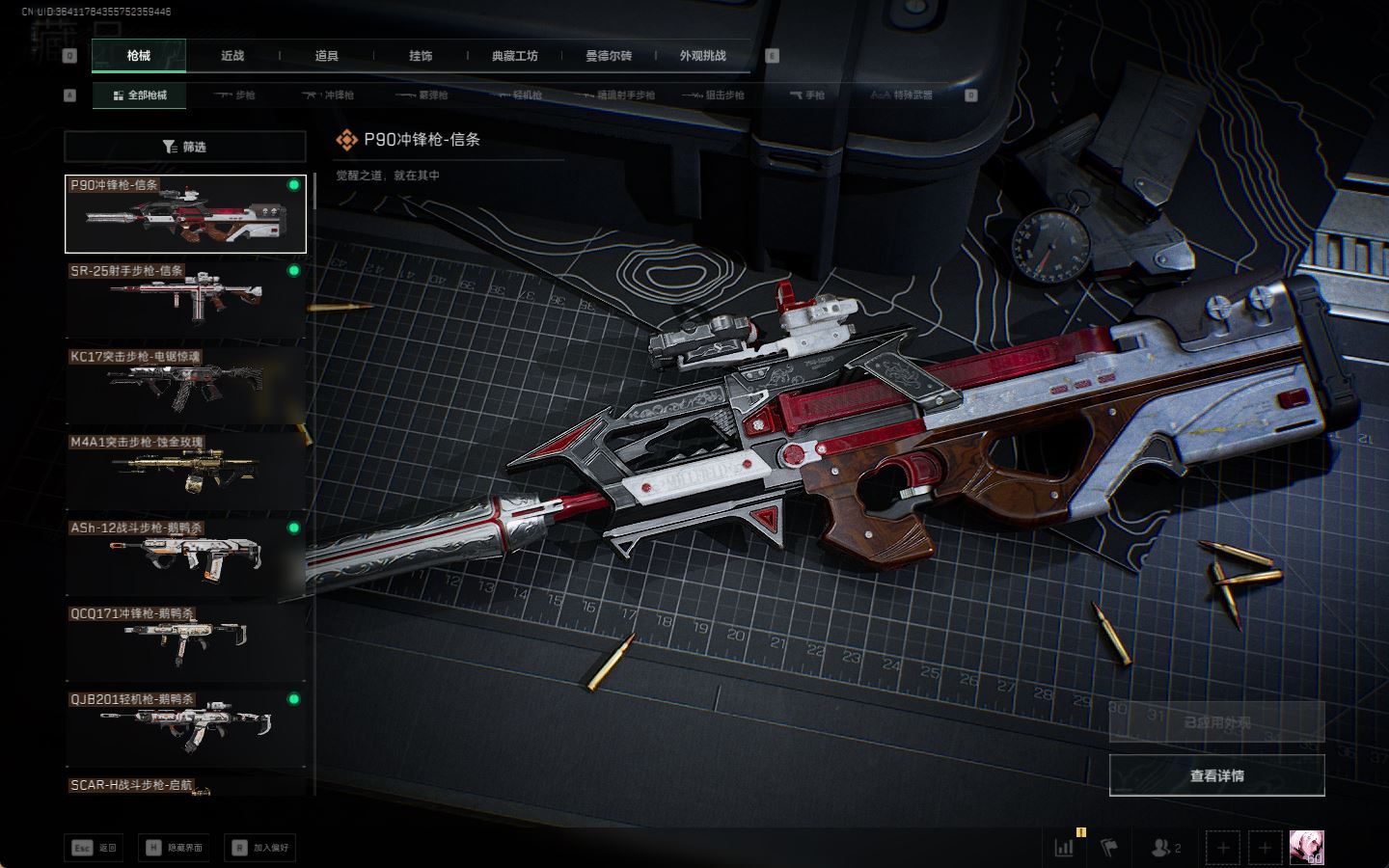Switch to the 近战 melee tab
This screenshot has width=1389, height=868.
(x=232, y=56)
